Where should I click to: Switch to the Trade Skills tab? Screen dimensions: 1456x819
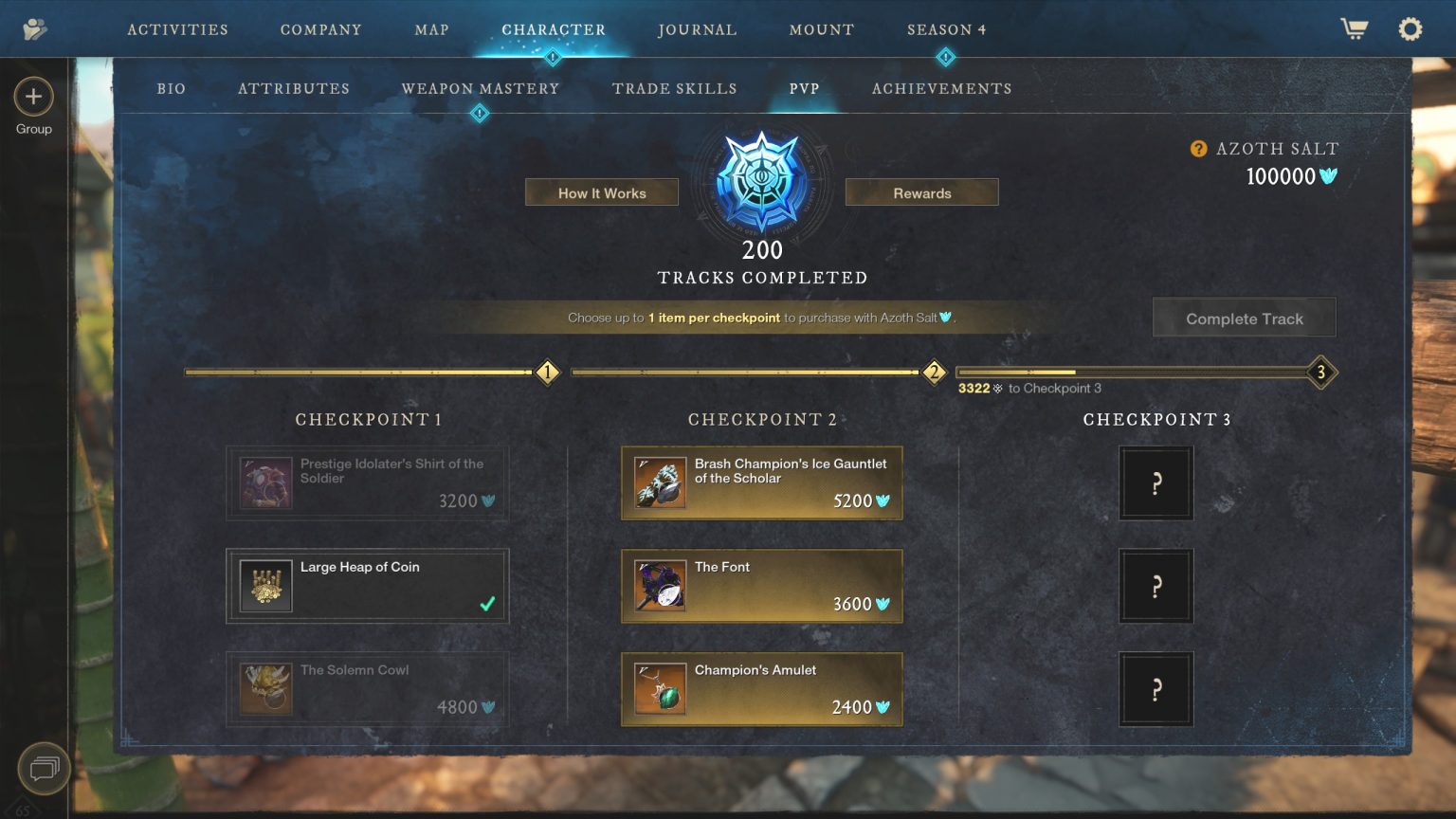point(675,88)
